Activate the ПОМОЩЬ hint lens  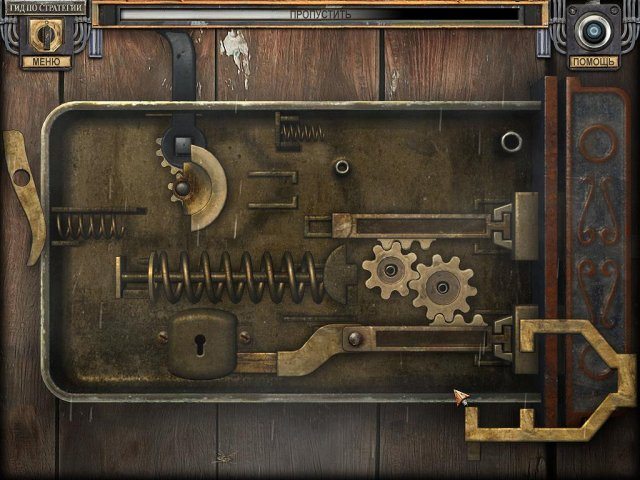[x=593, y=33]
